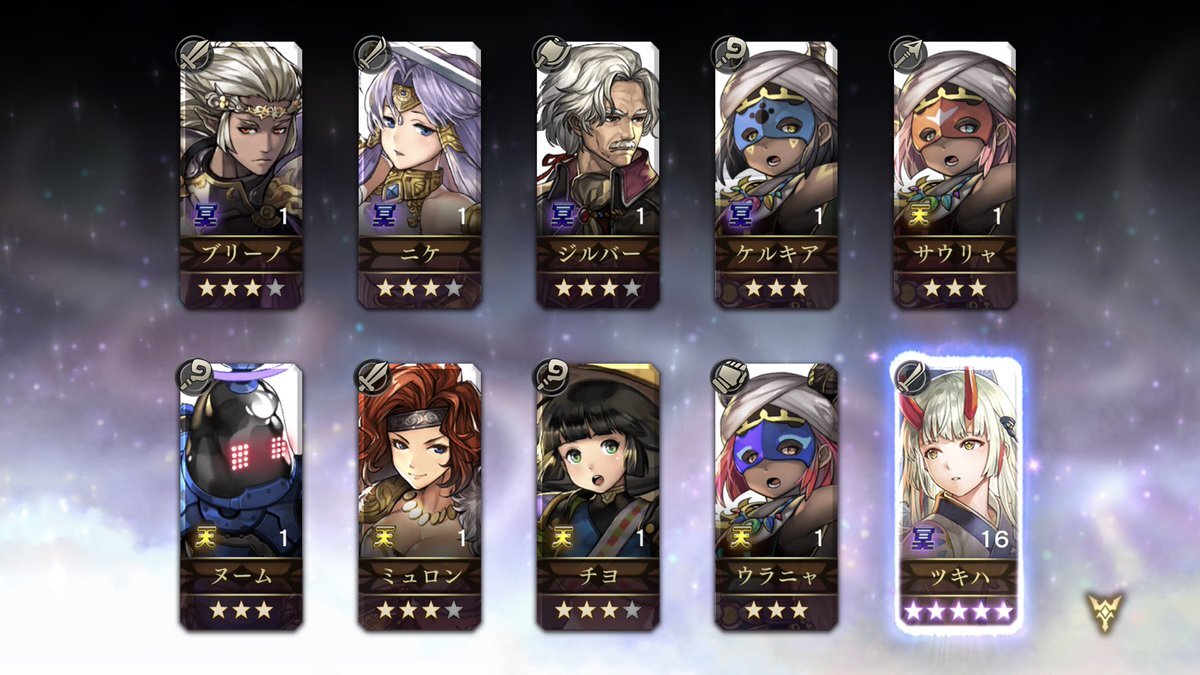Choose the ヌーム robot character card

pyautogui.click(x=241, y=497)
